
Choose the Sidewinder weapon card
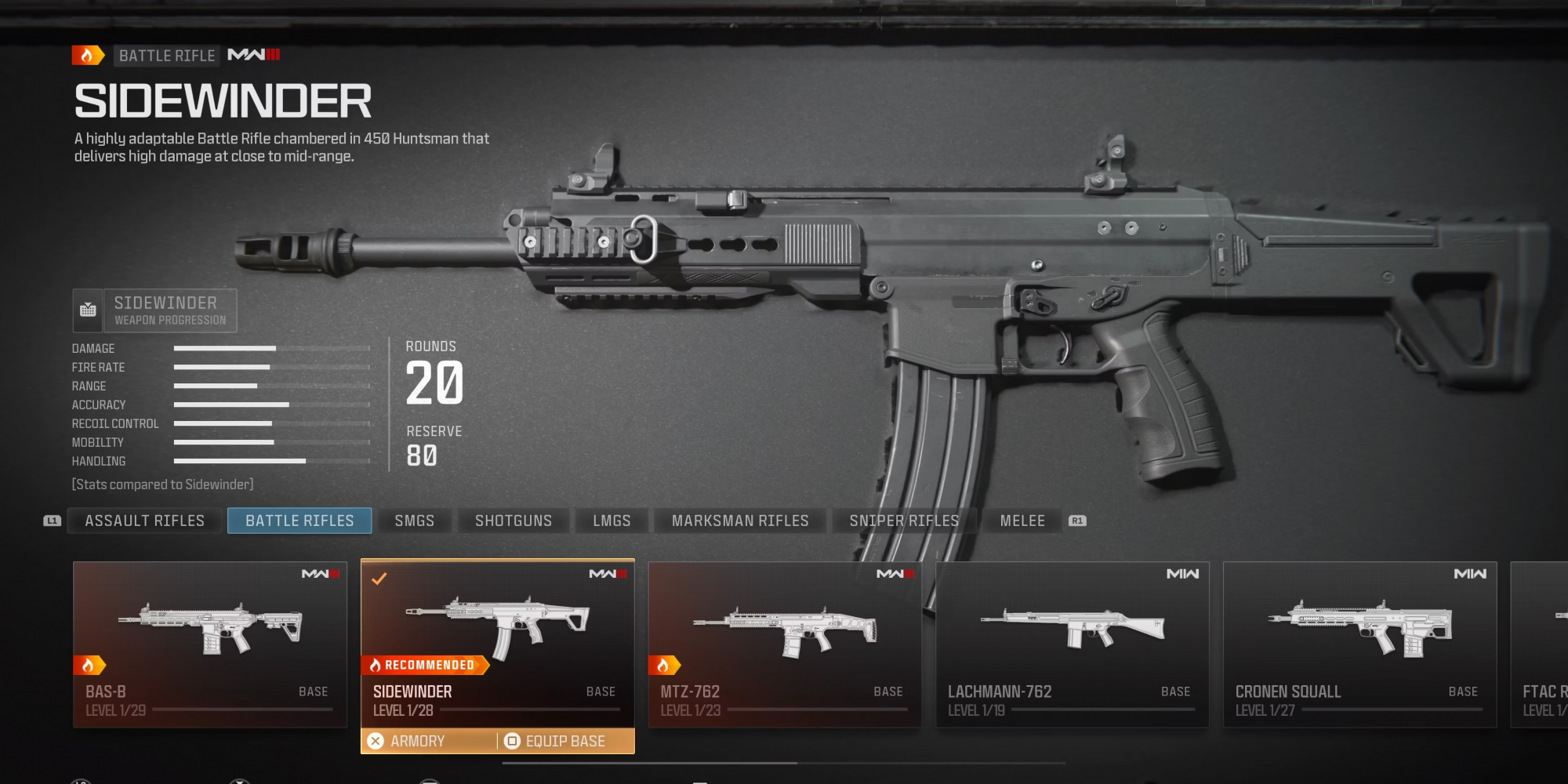click(x=497, y=635)
